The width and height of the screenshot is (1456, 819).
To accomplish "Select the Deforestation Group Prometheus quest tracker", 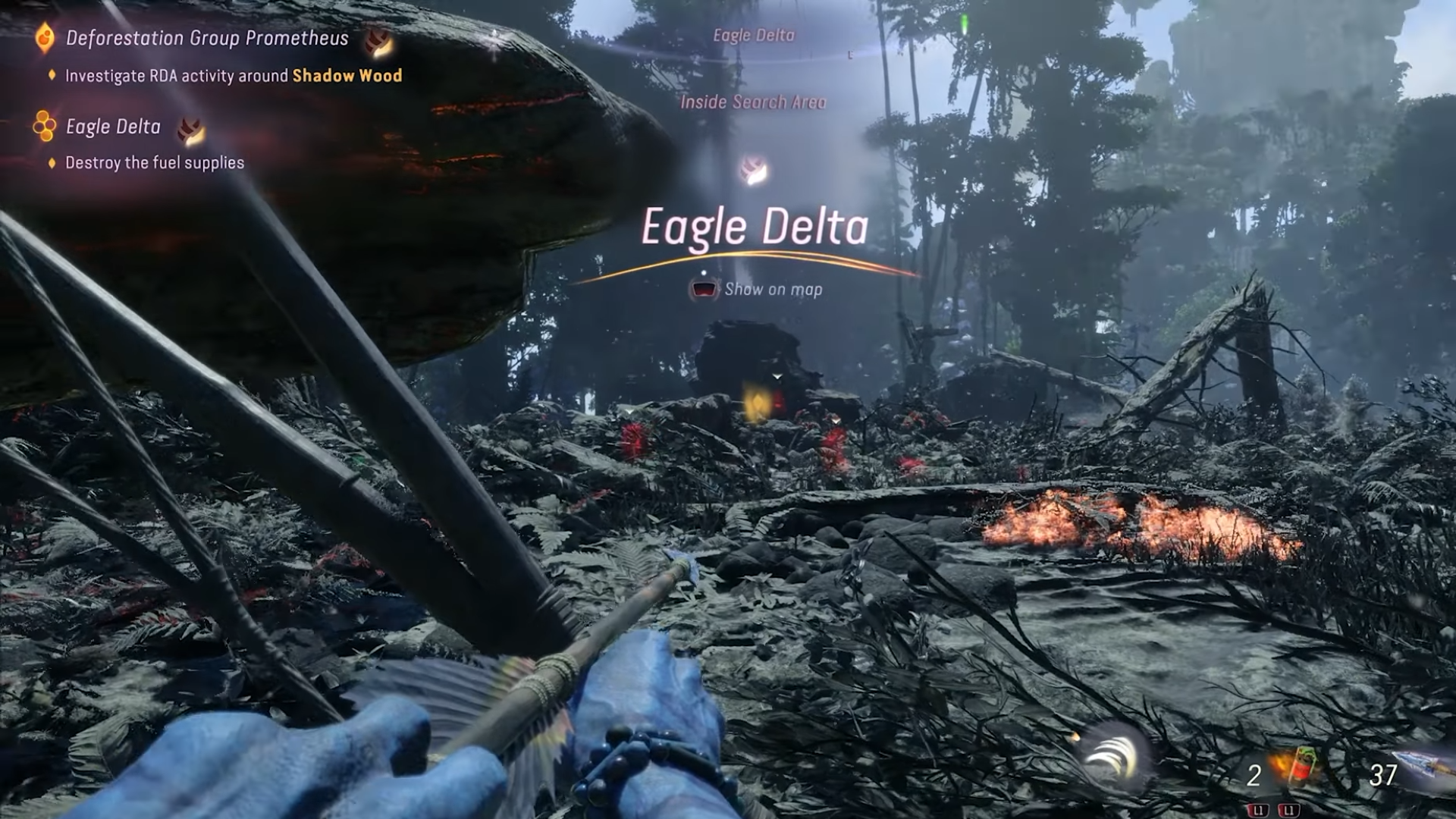I will pos(206,38).
